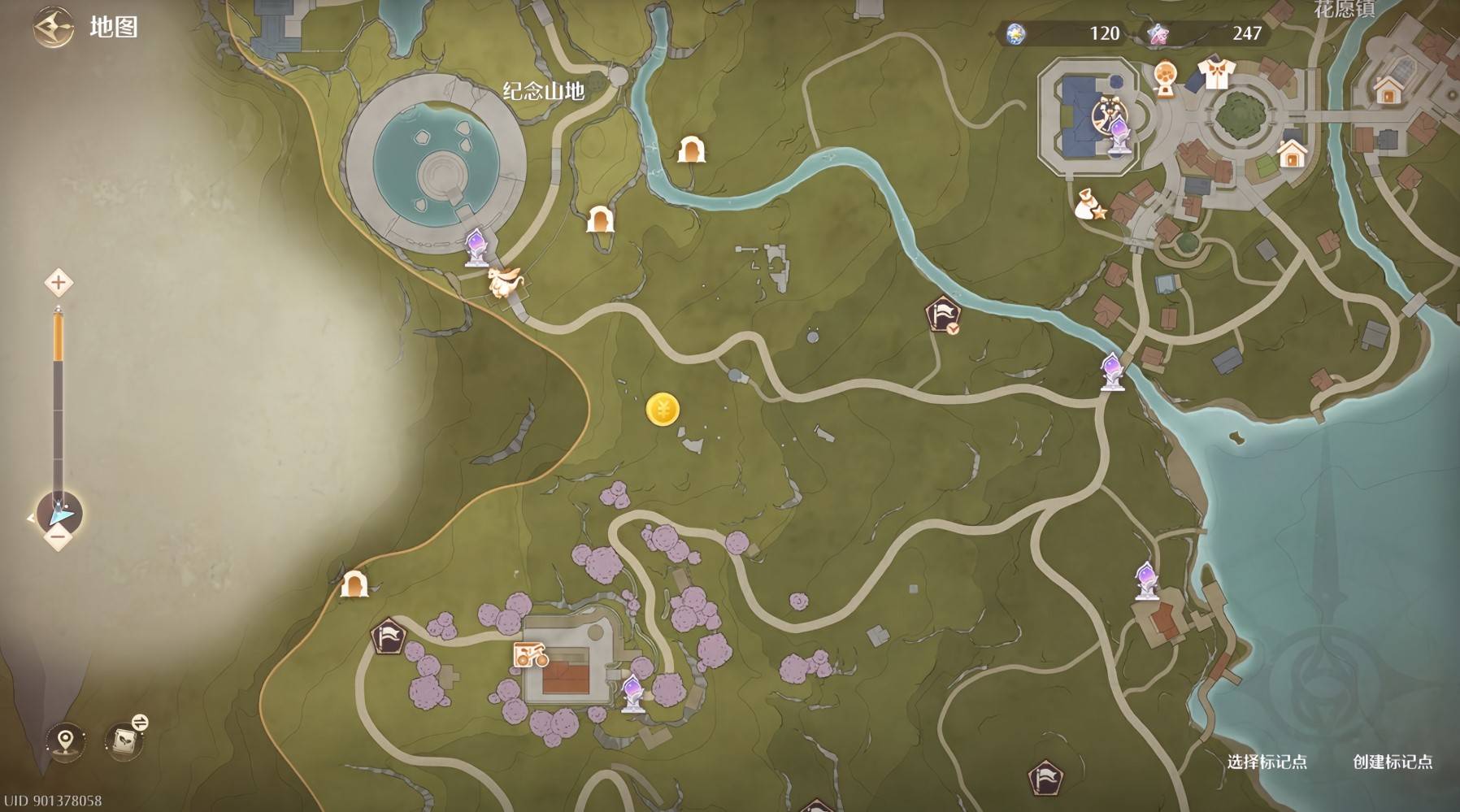Select the sack with star marker
The width and height of the screenshot is (1460, 812).
pos(1089,206)
